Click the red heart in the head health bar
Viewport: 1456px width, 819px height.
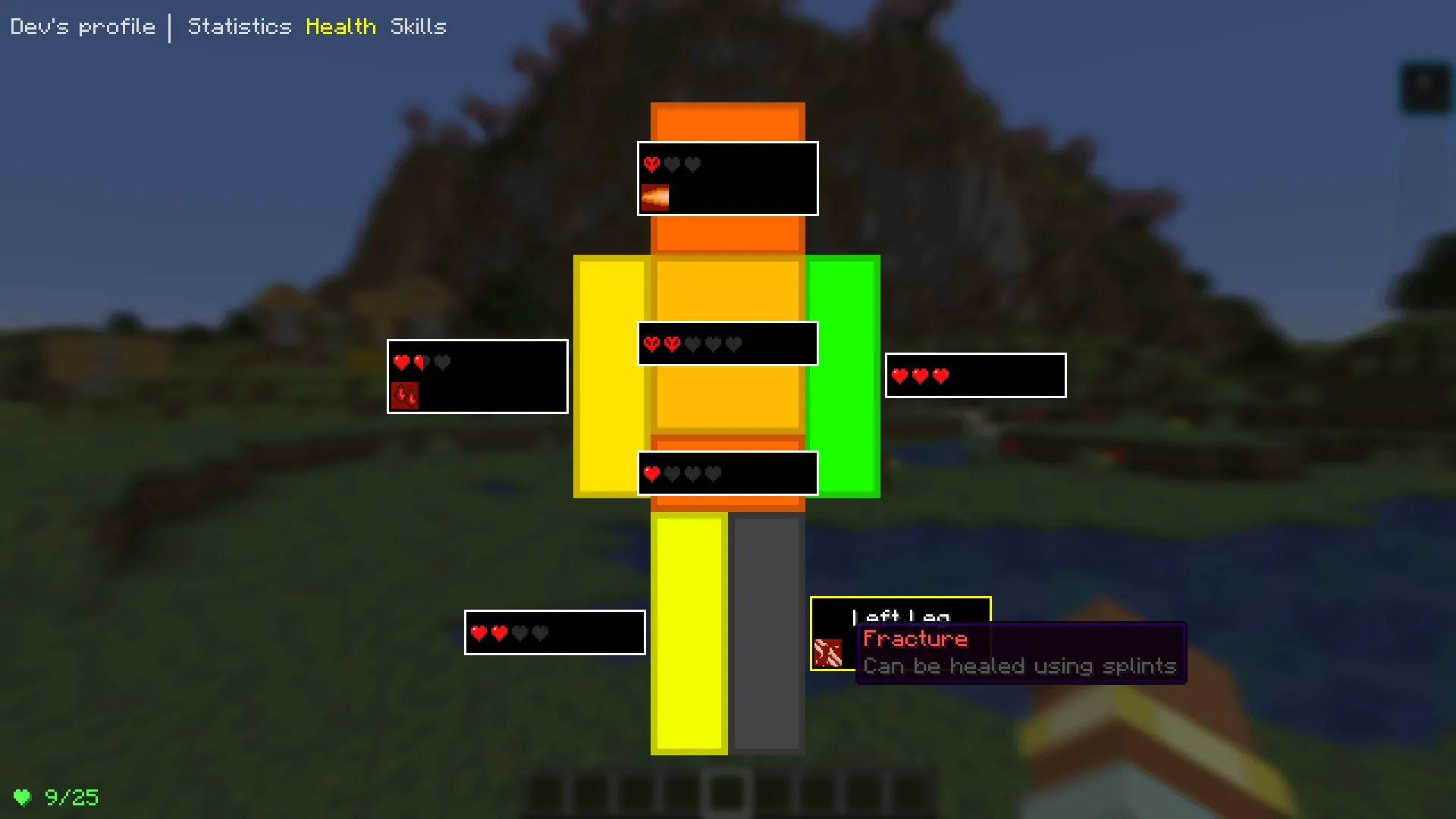(651, 164)
